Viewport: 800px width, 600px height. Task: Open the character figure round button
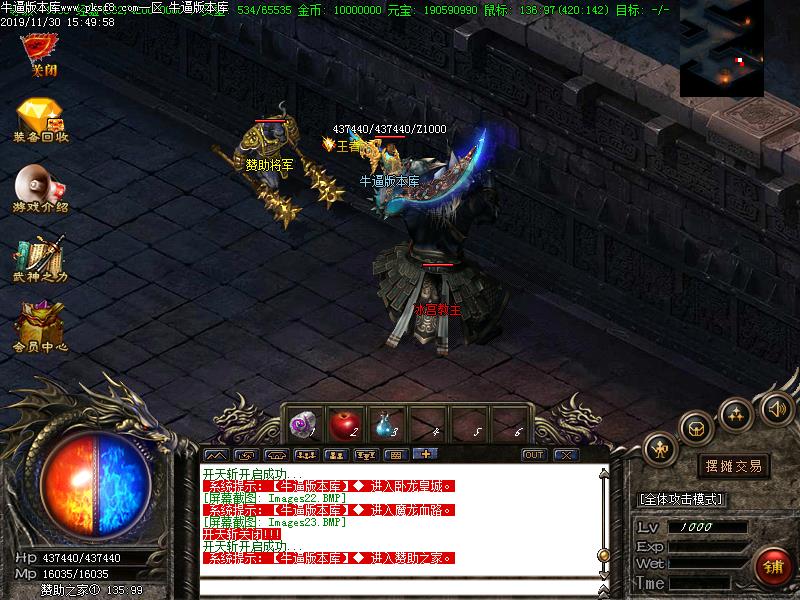coord(660,448)
